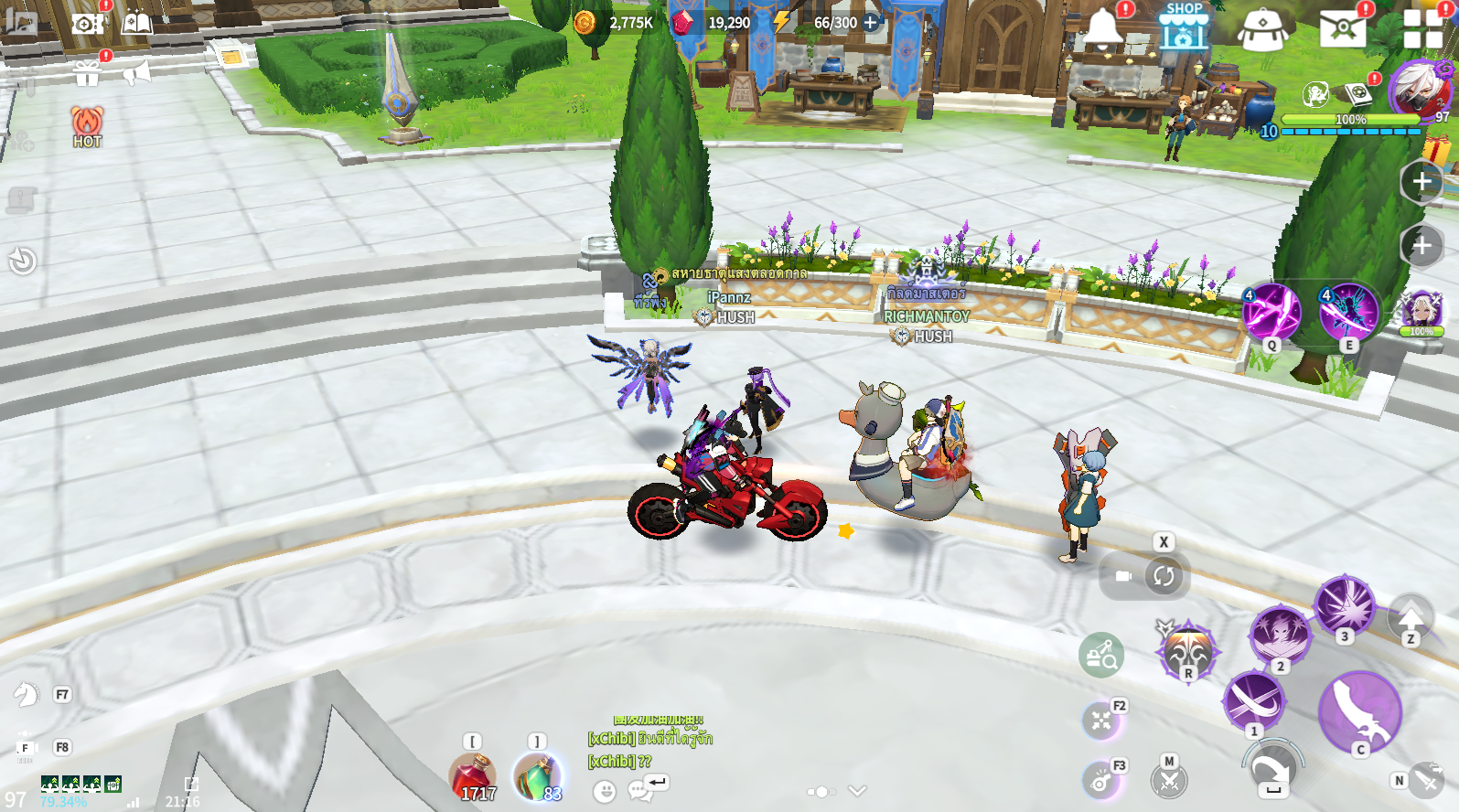
Task: Cast the shadow figure skill numbered 2
Action: tap(1280, 633)
